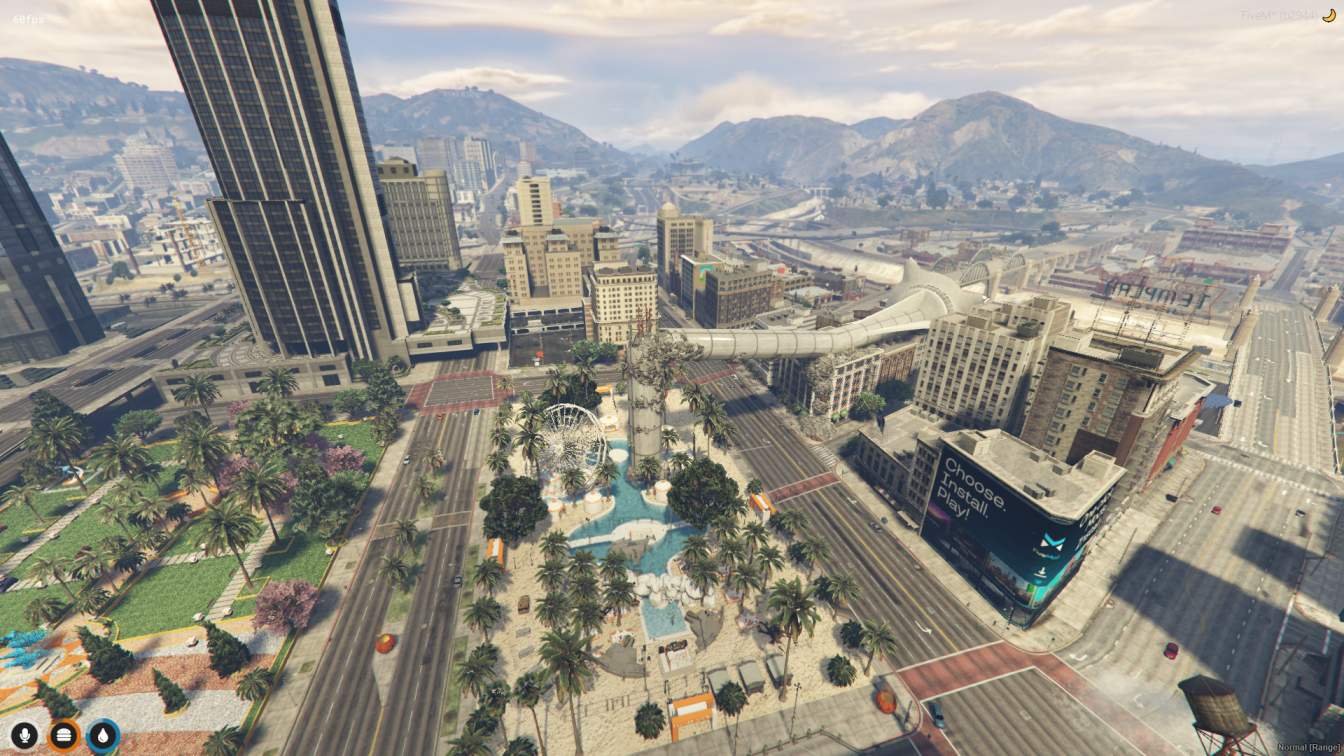Click the water drop thirst icon

102,736
